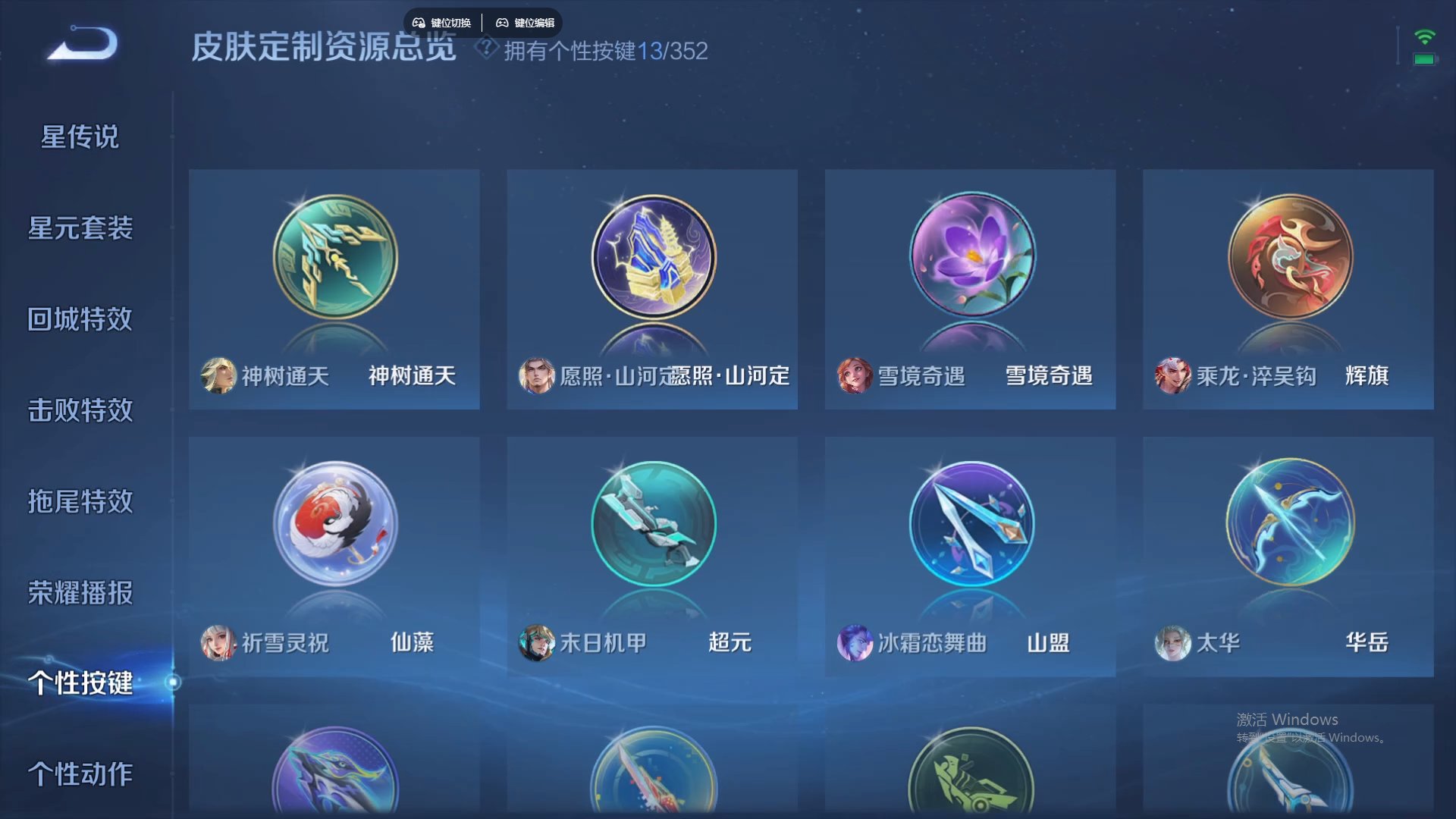
Task: Open 键位切换 at the top
Action: tap(441, 23)
